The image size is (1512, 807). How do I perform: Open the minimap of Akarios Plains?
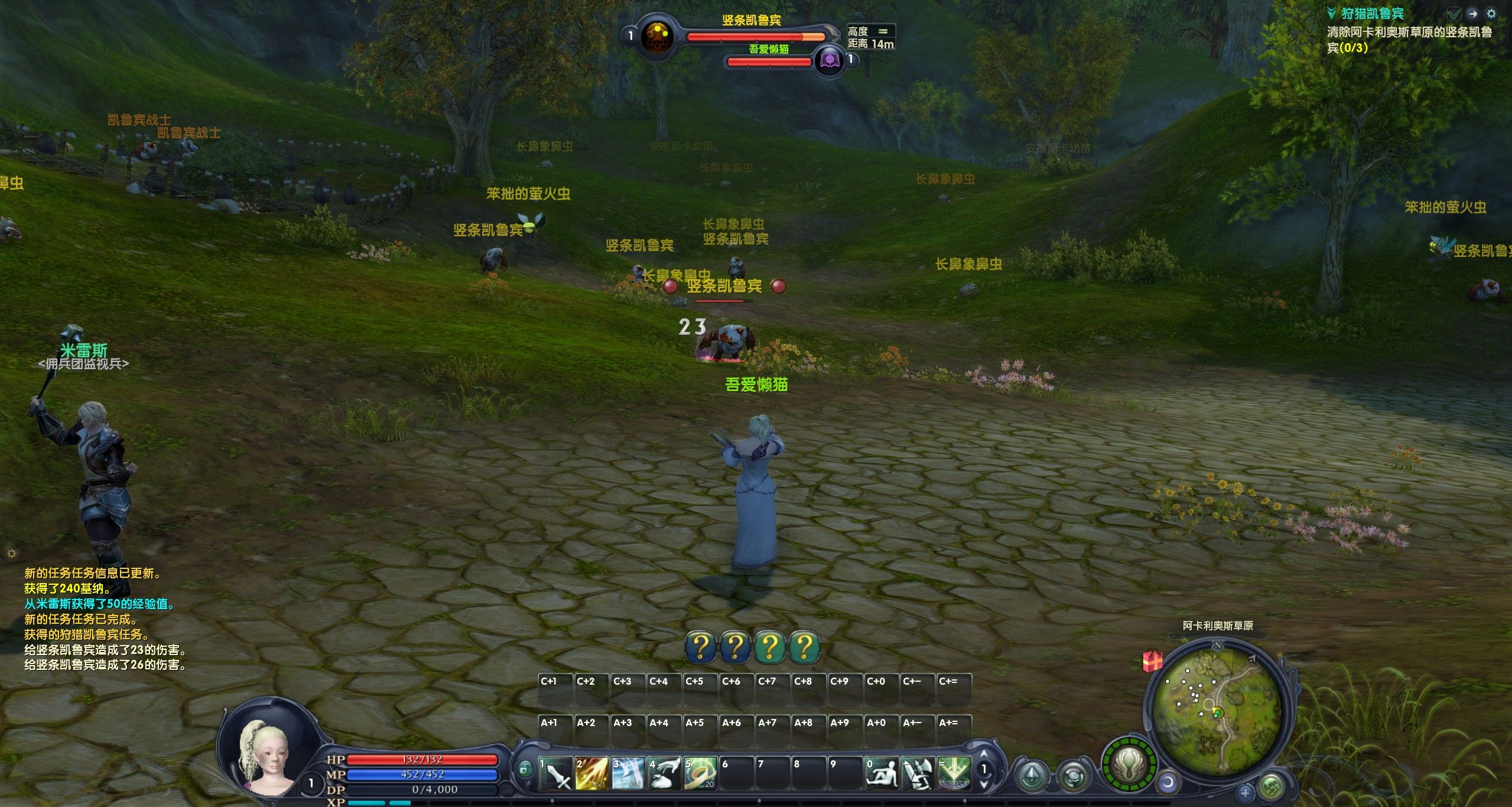(x=1217, y=708)
